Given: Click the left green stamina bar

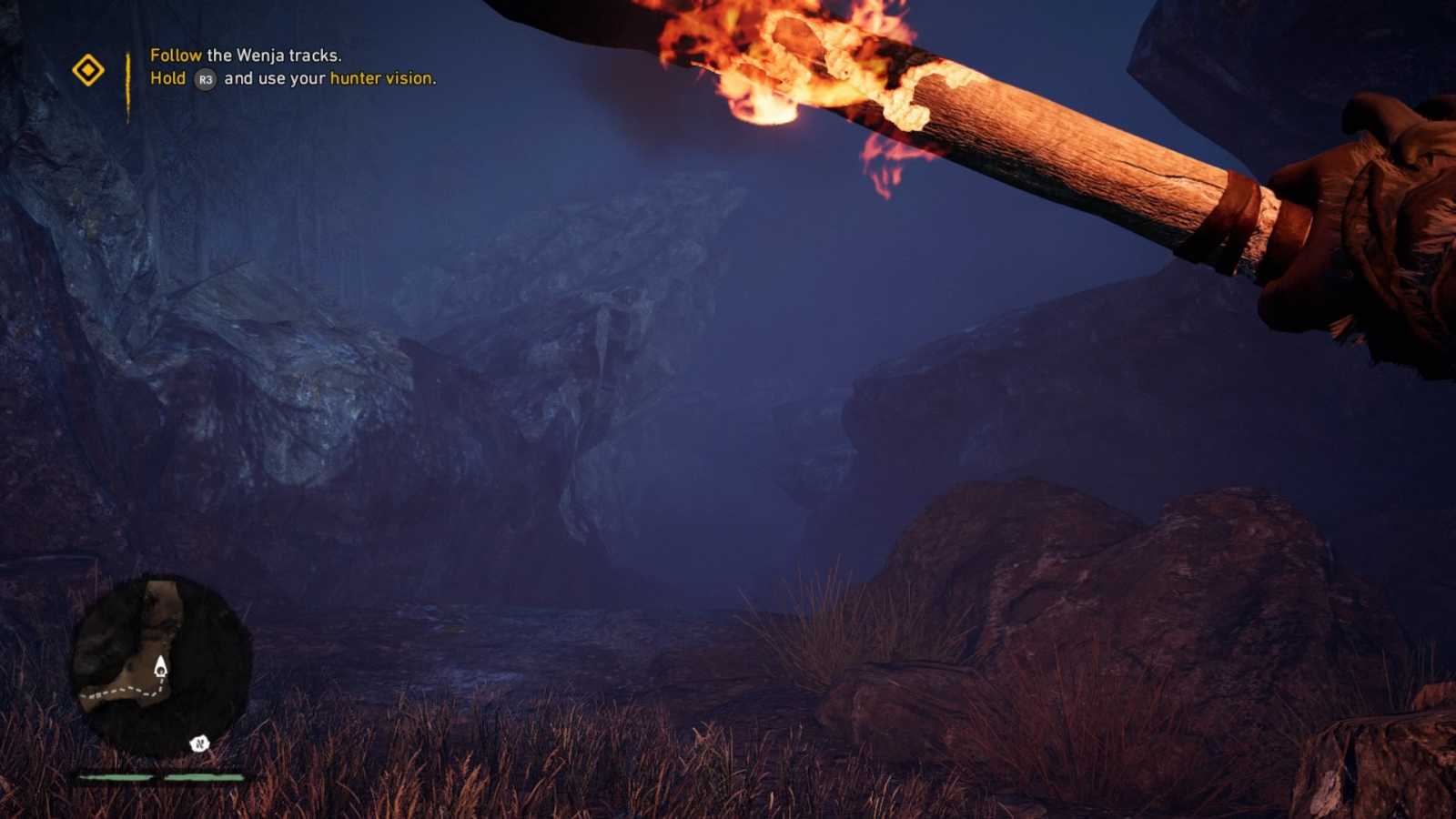Looking at the screenshot, I should (x=114, y=776).
